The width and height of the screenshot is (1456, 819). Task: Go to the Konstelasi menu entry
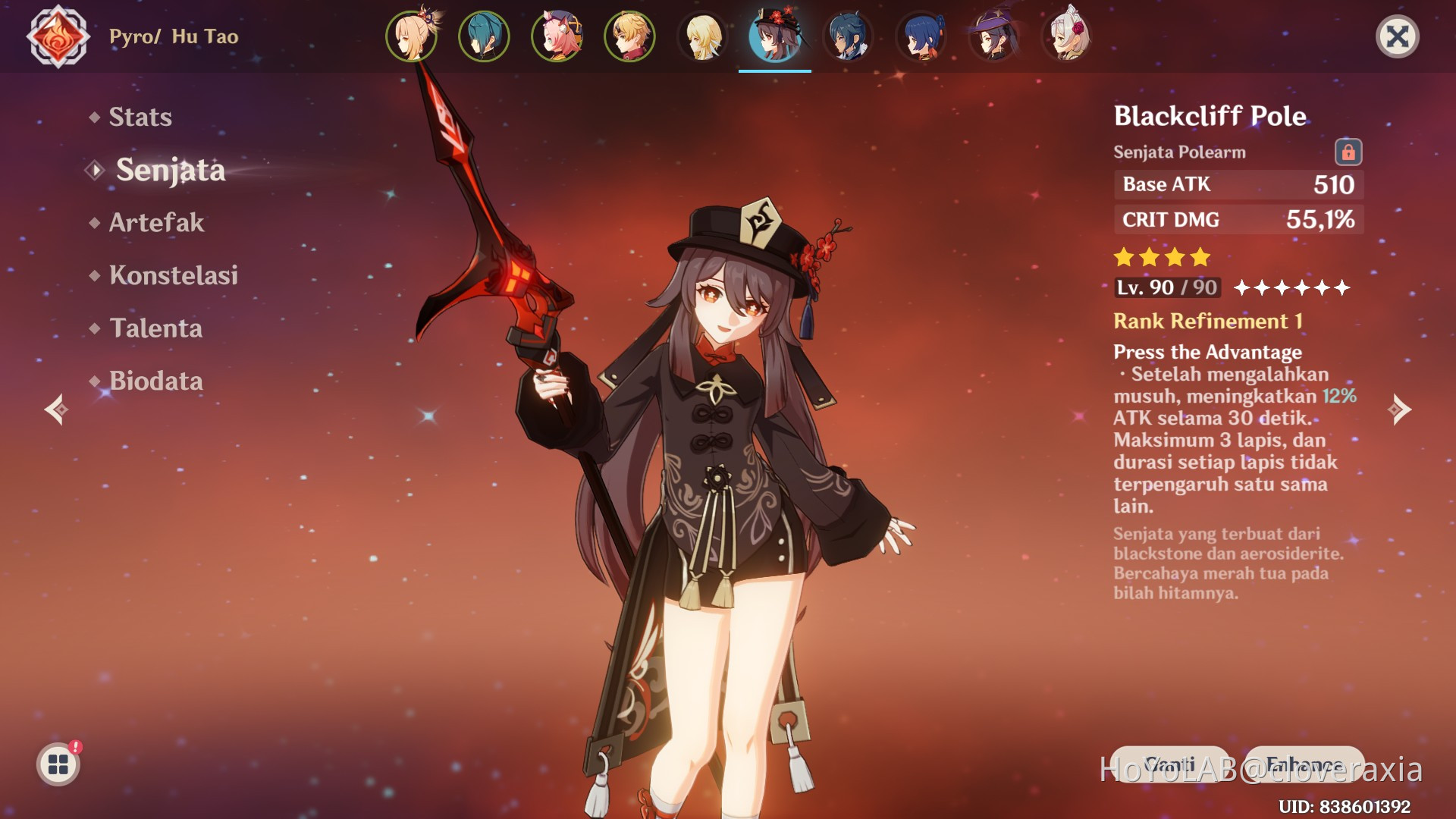click(173, 275)
